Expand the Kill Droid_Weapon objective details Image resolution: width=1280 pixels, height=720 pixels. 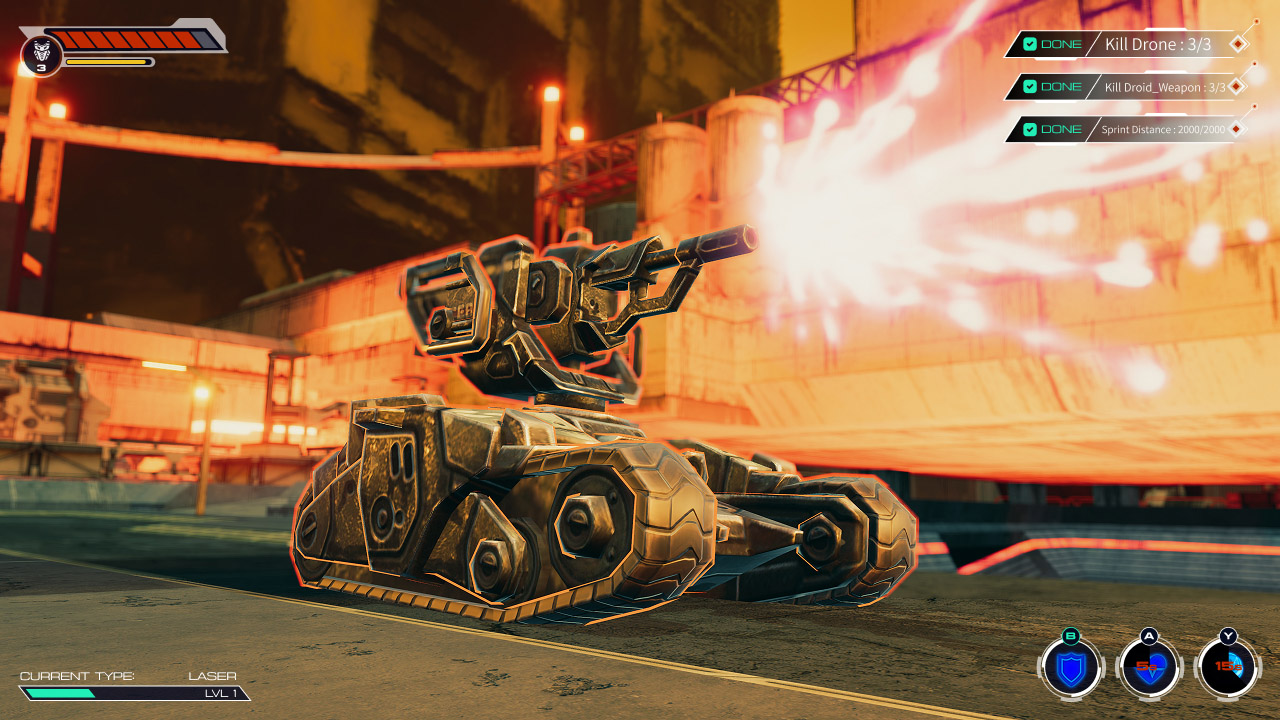[x=1165, y=87]
